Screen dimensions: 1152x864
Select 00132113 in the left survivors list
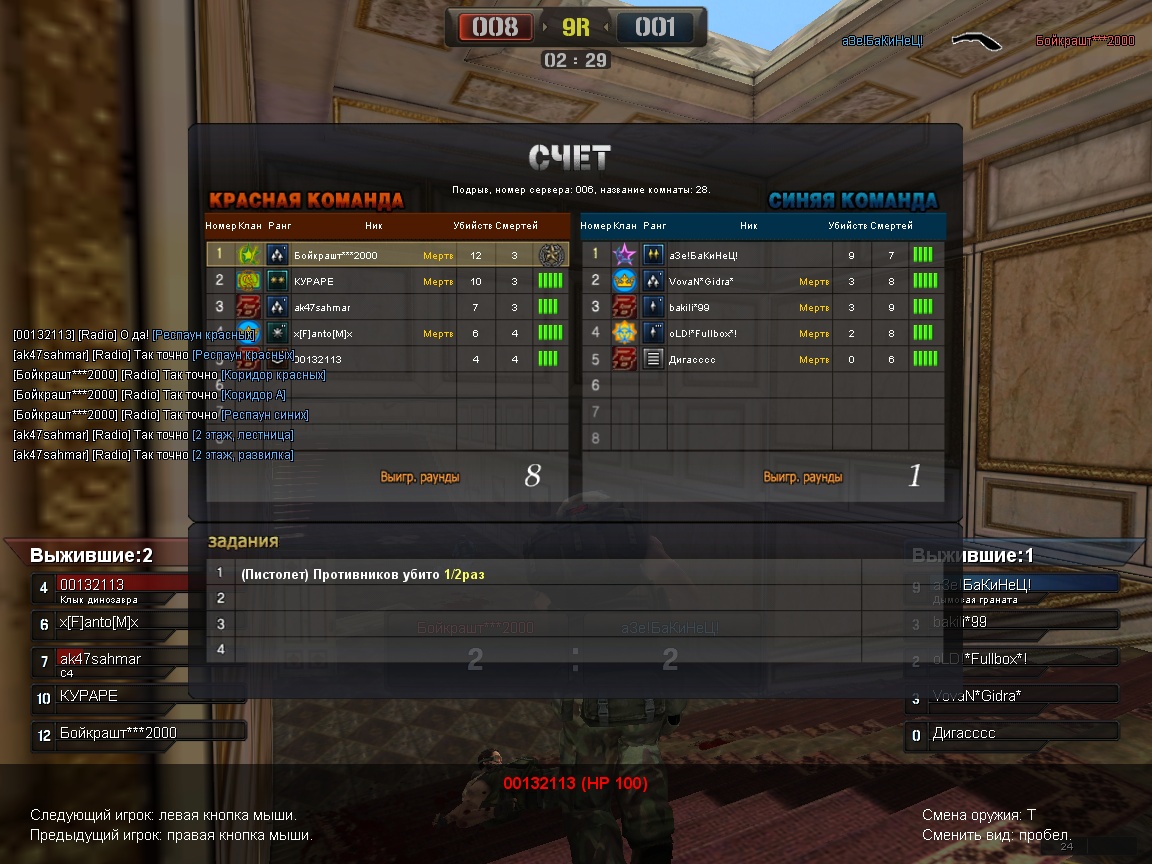(x=110, y=586)
